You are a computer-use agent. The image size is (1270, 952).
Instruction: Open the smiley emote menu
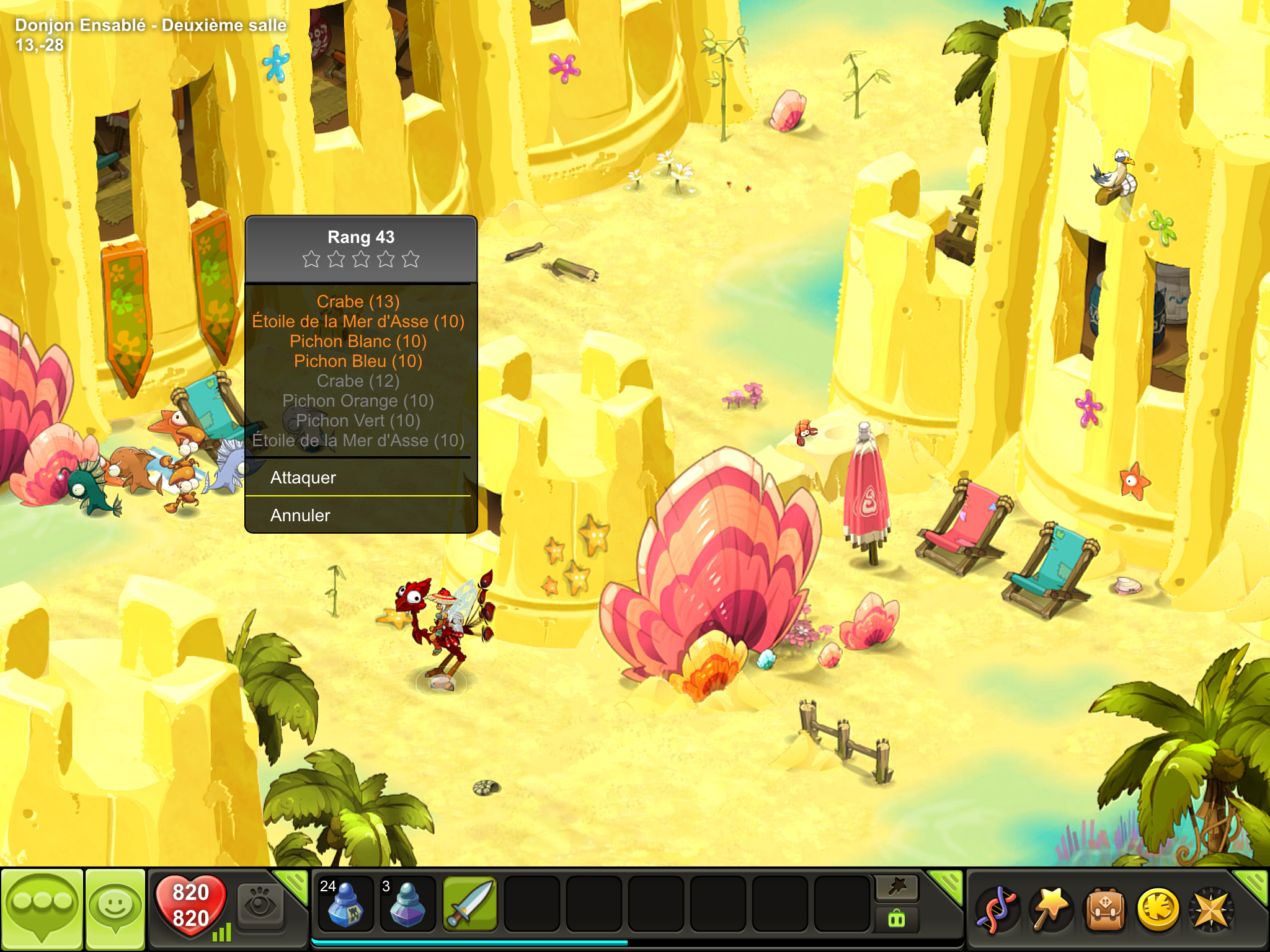[115, 907]
